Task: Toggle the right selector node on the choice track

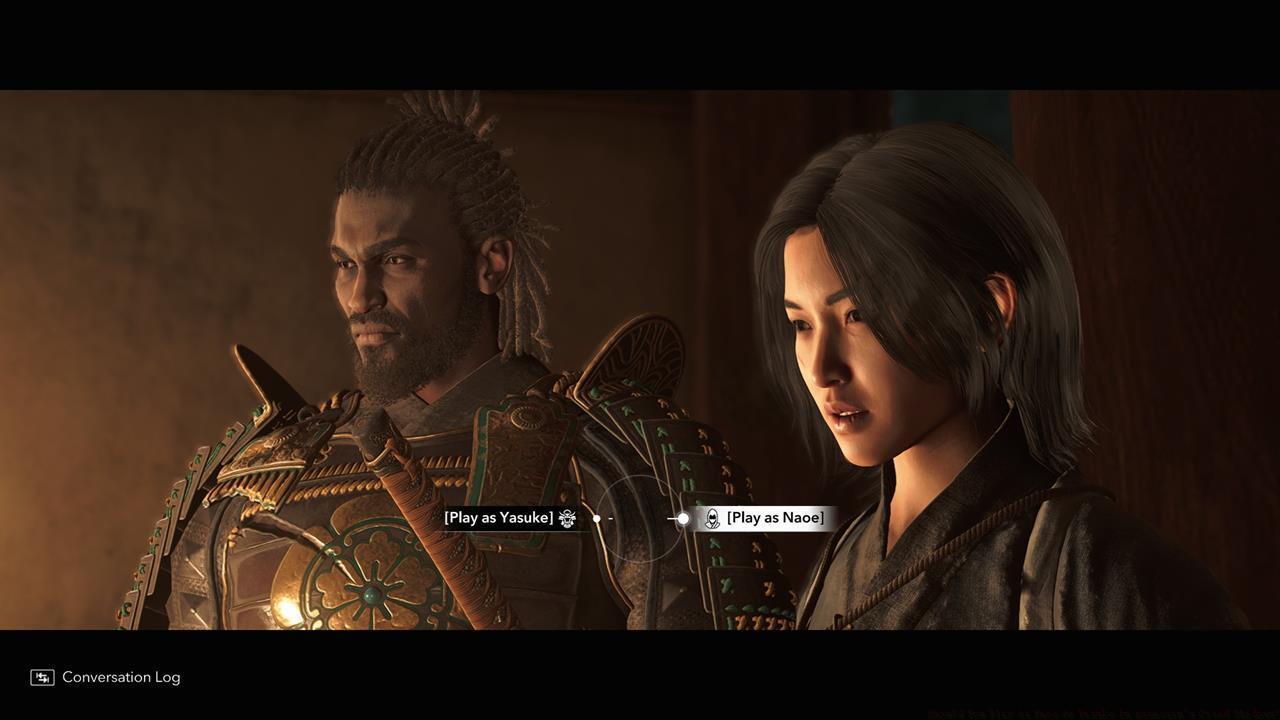Action: click(x=682, y=518)
